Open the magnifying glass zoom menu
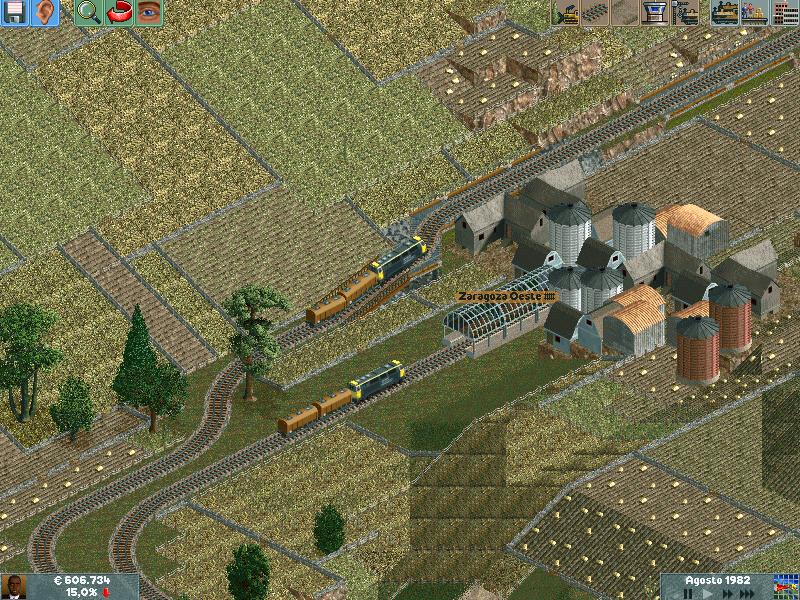The width and height of the screenshot is (800, 600). (x=88, y=13)
